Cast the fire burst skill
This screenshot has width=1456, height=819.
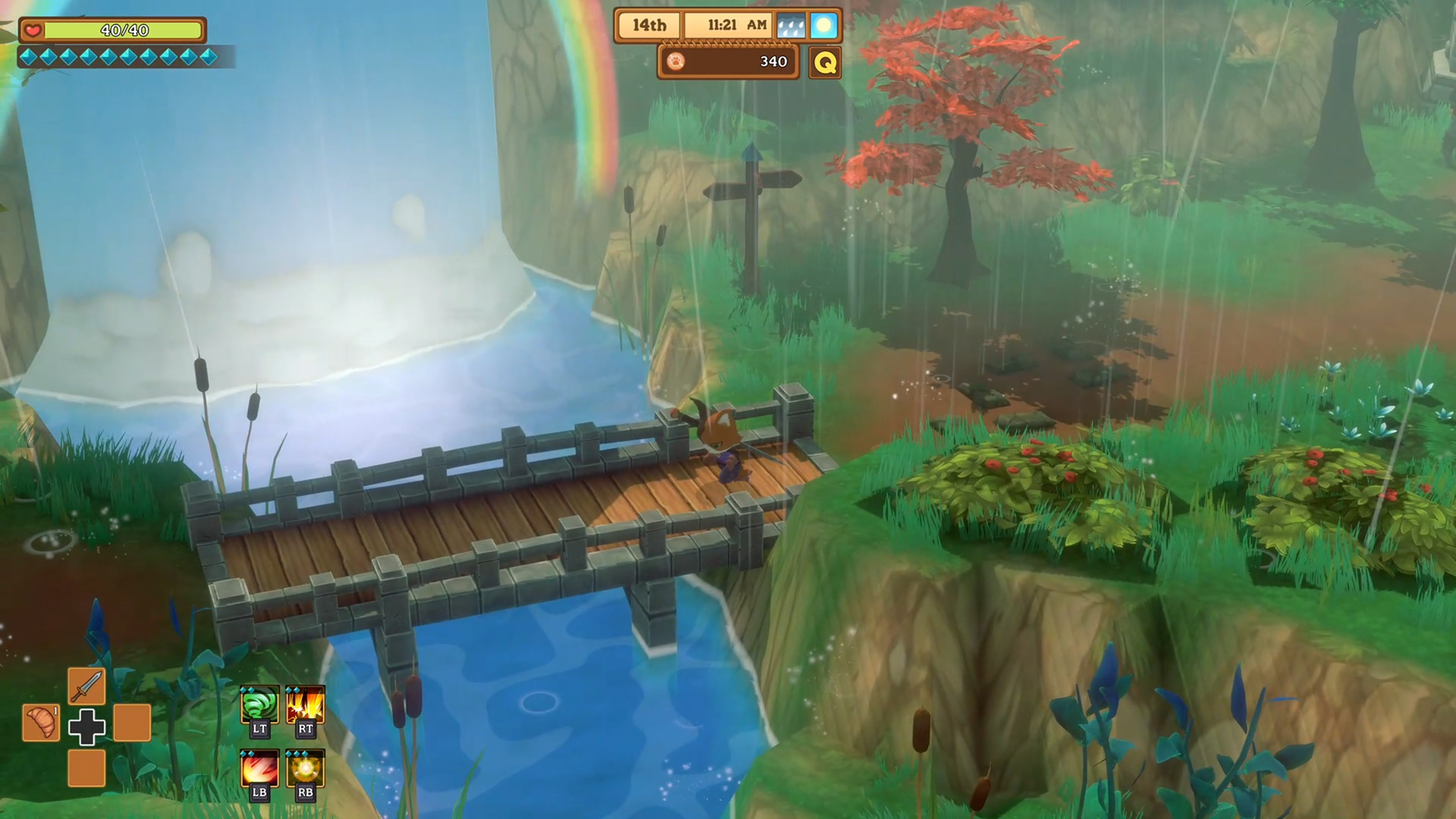[x=305, y=704]
